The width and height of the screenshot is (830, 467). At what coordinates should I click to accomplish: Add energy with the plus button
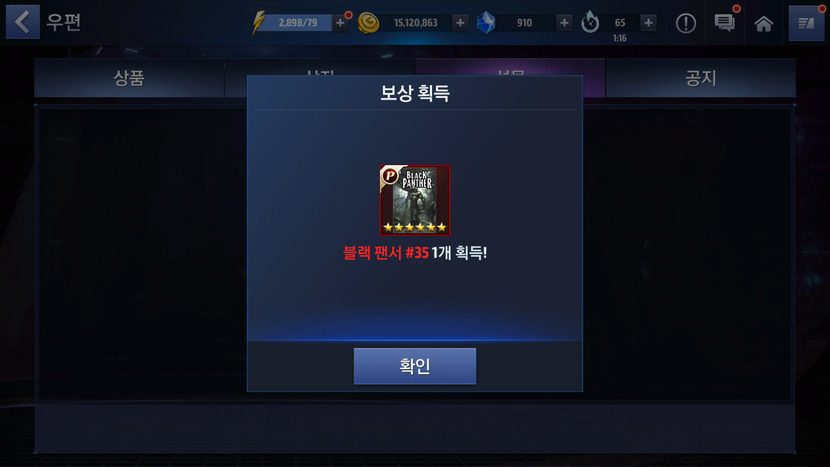tap(341, 22)
